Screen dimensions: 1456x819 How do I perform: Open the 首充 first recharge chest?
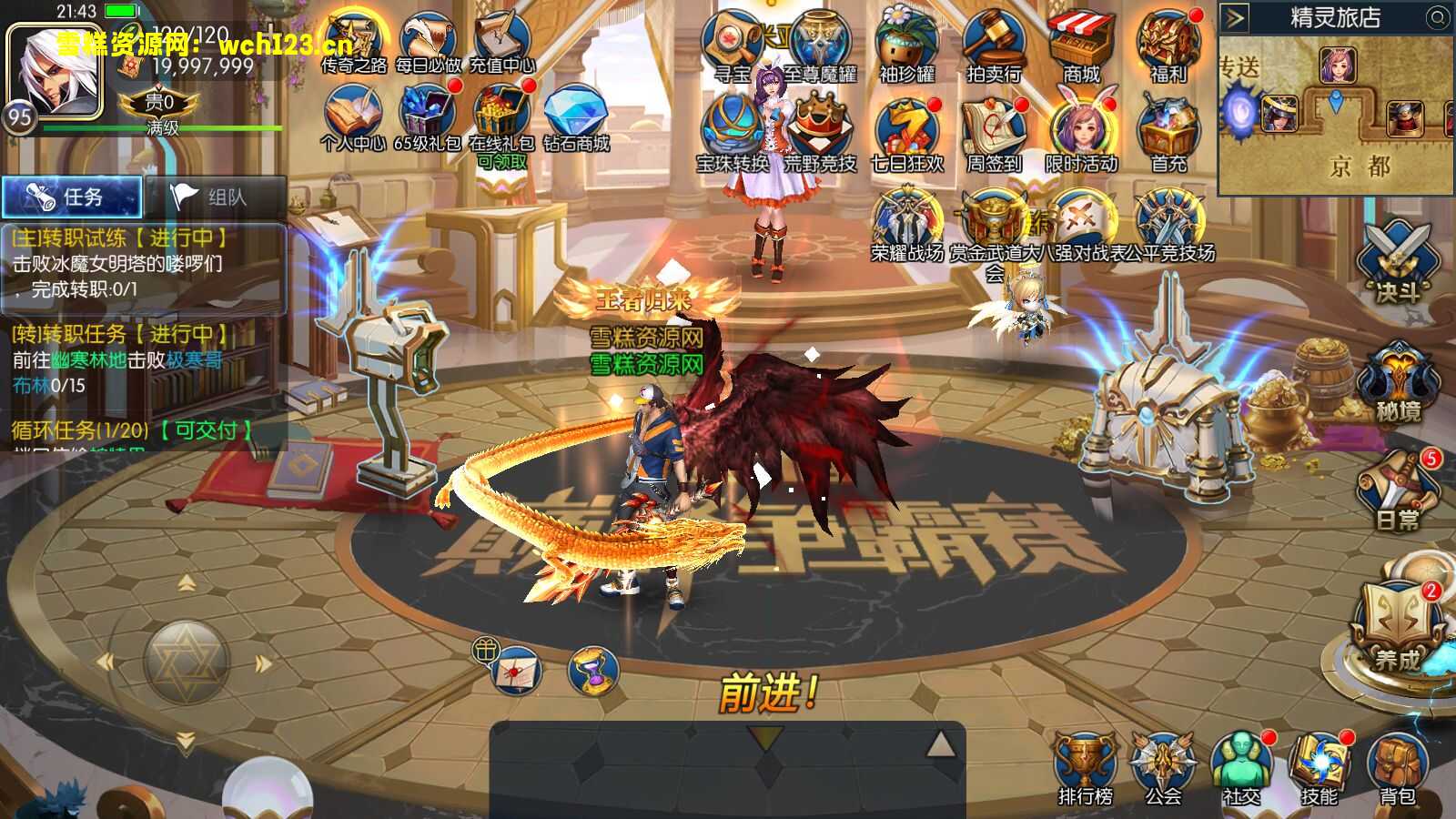1168,136
